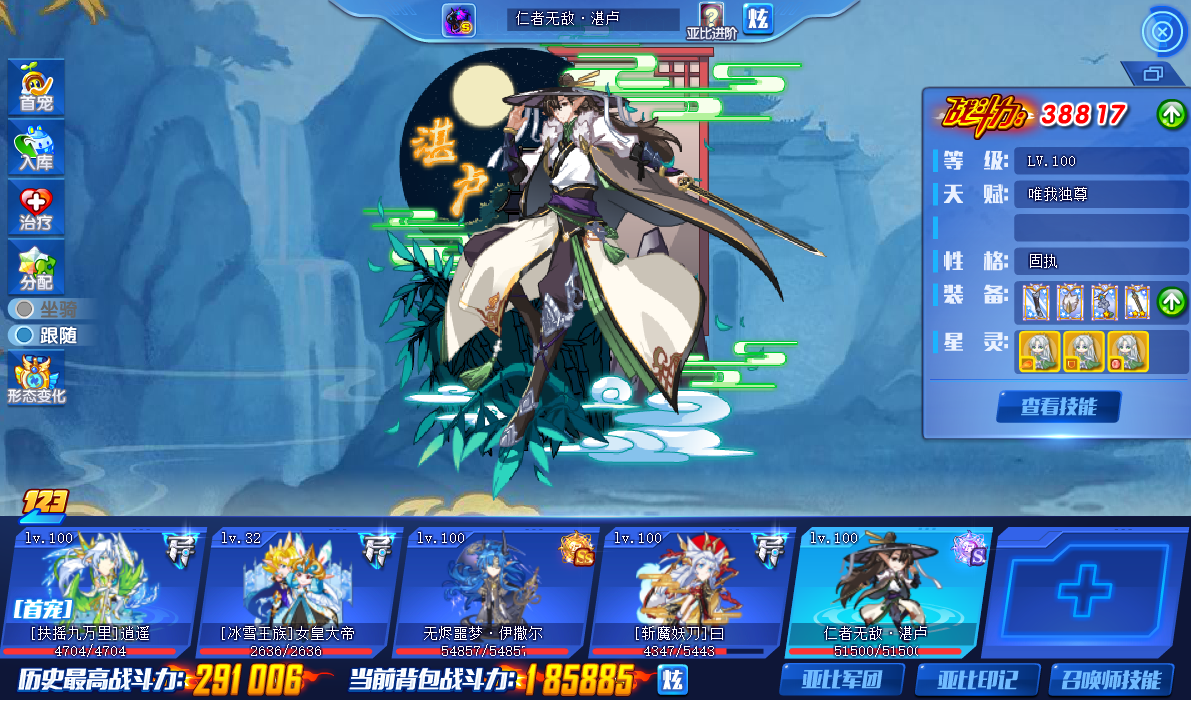Screen dimensions: 1191x701
Task: Open the 分配 allocation menu
Action: pyautogui.click(x=36, y=267)
